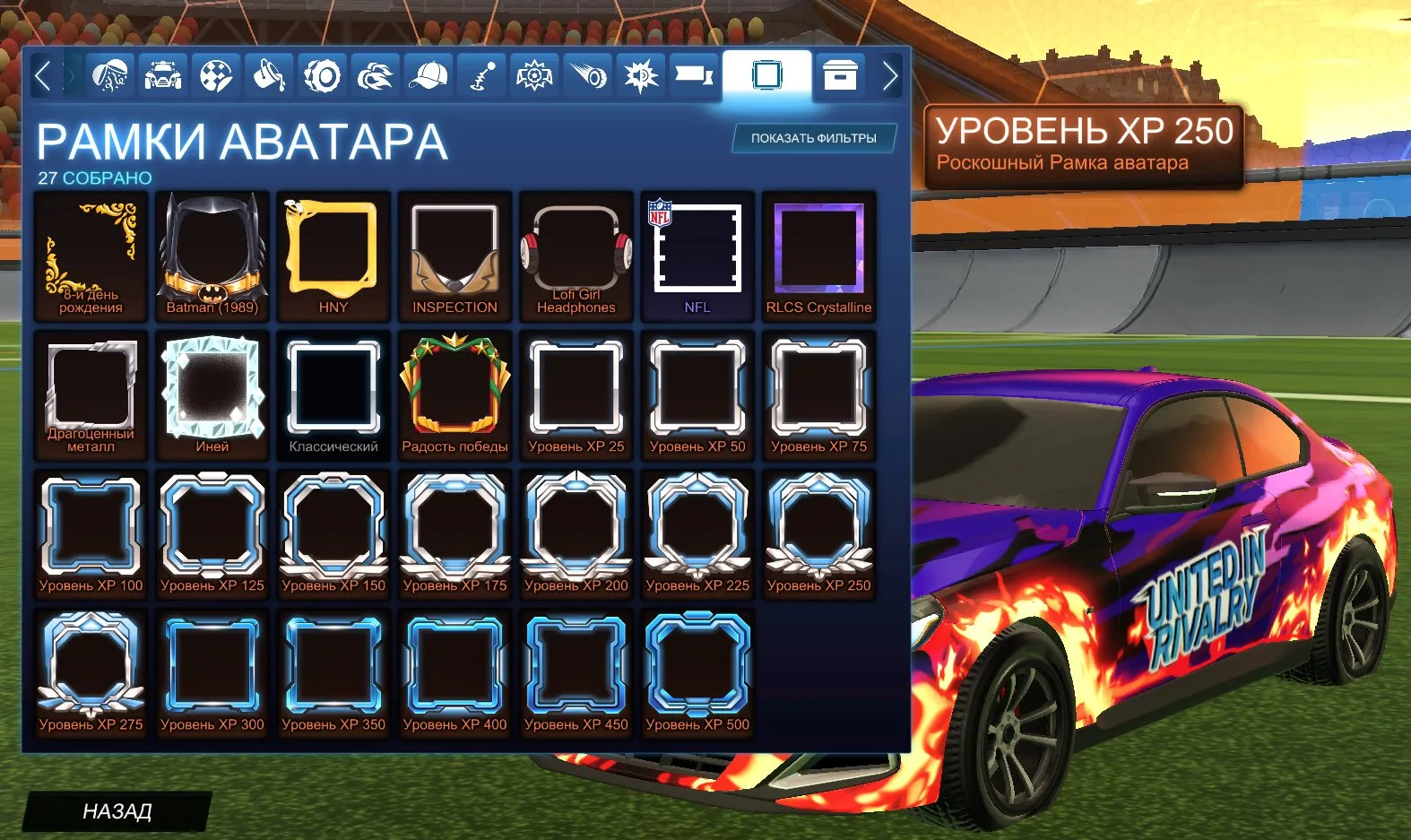Select the Boost trail comet icon
This screenshot has height=840, width=1411.
587,77
